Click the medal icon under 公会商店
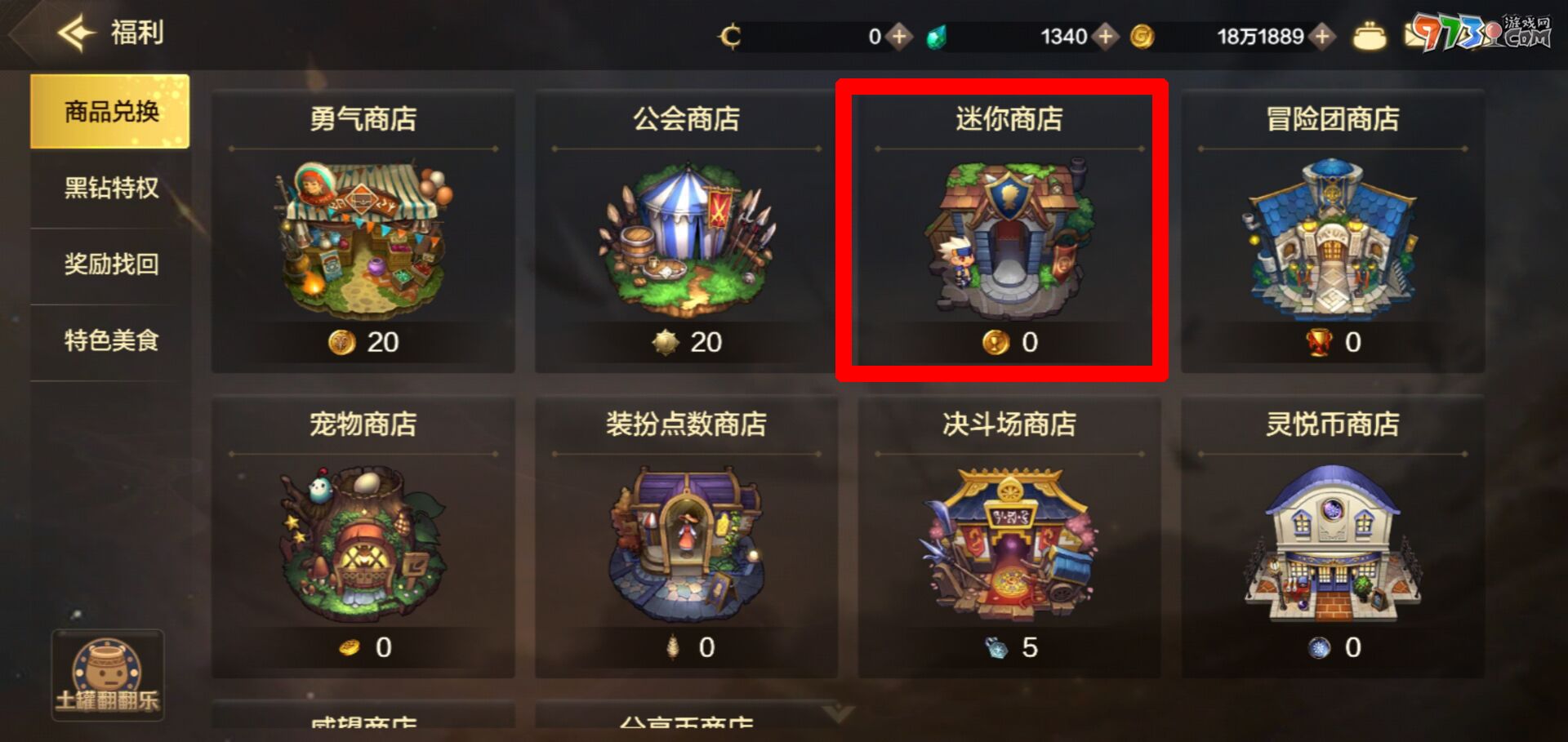The height and width of the screenshot is (742, 1568). tap(666, 344)
